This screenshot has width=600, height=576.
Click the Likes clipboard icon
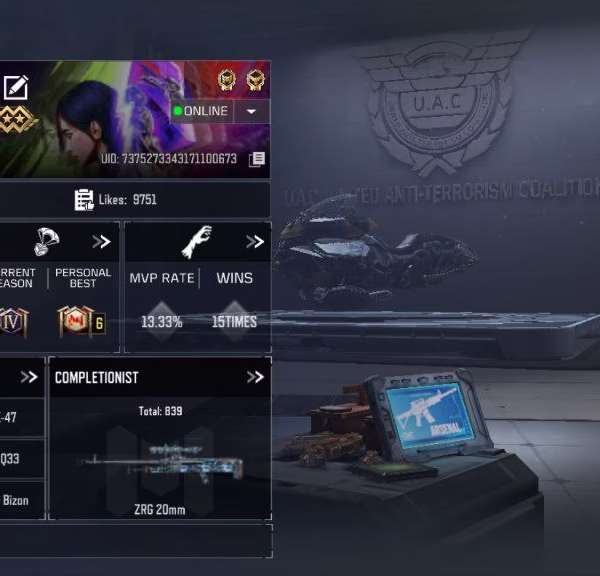[84, 200]
